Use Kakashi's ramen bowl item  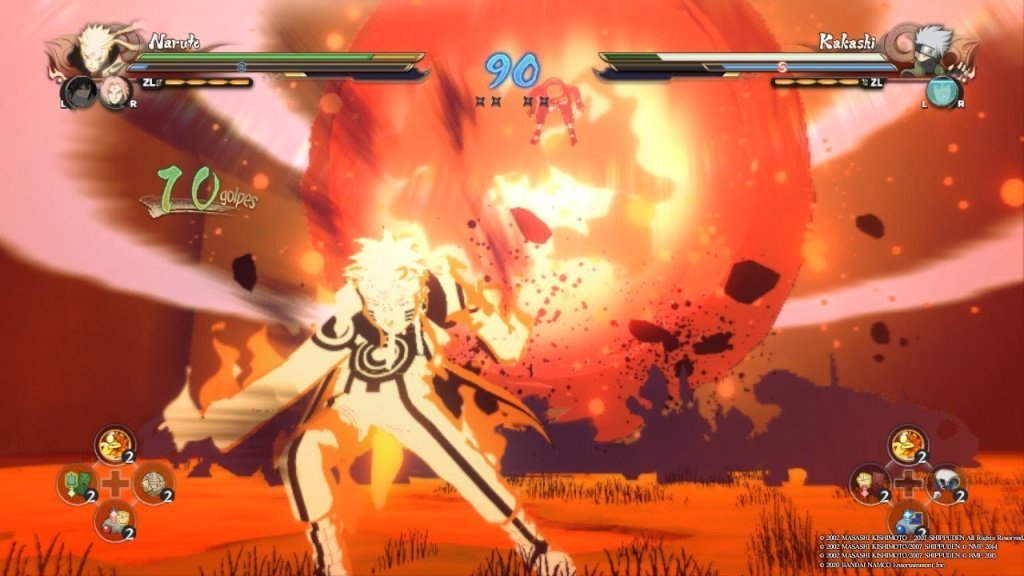908,443
